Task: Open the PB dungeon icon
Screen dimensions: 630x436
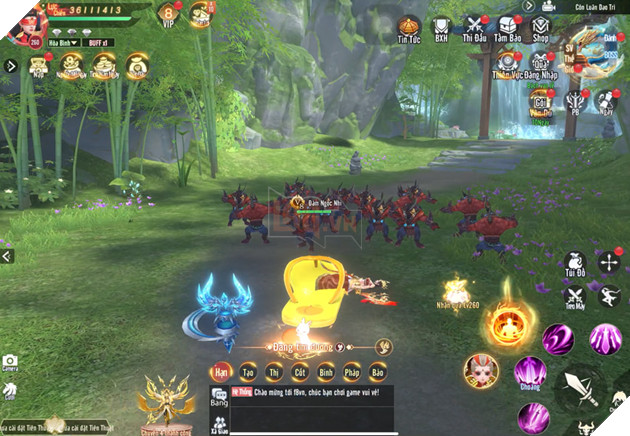Action: (x=574, y=101)
